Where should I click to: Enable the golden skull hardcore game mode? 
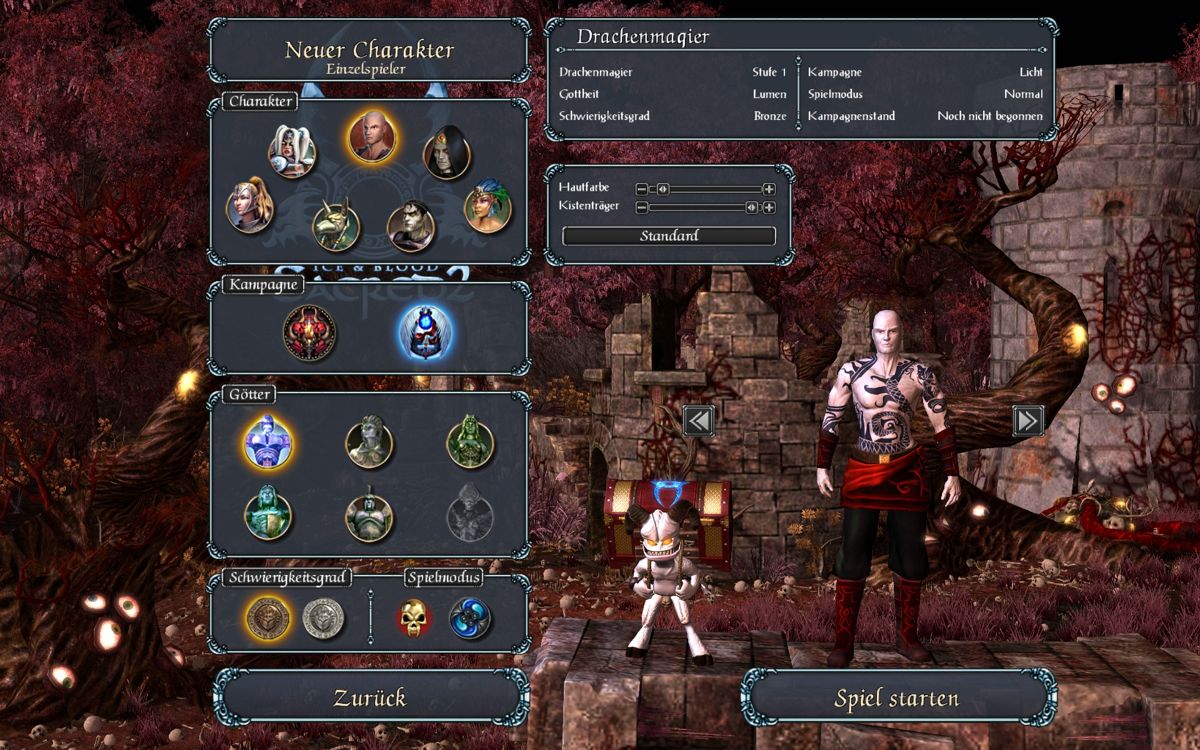pyautogui.click(x=414, y=619)
